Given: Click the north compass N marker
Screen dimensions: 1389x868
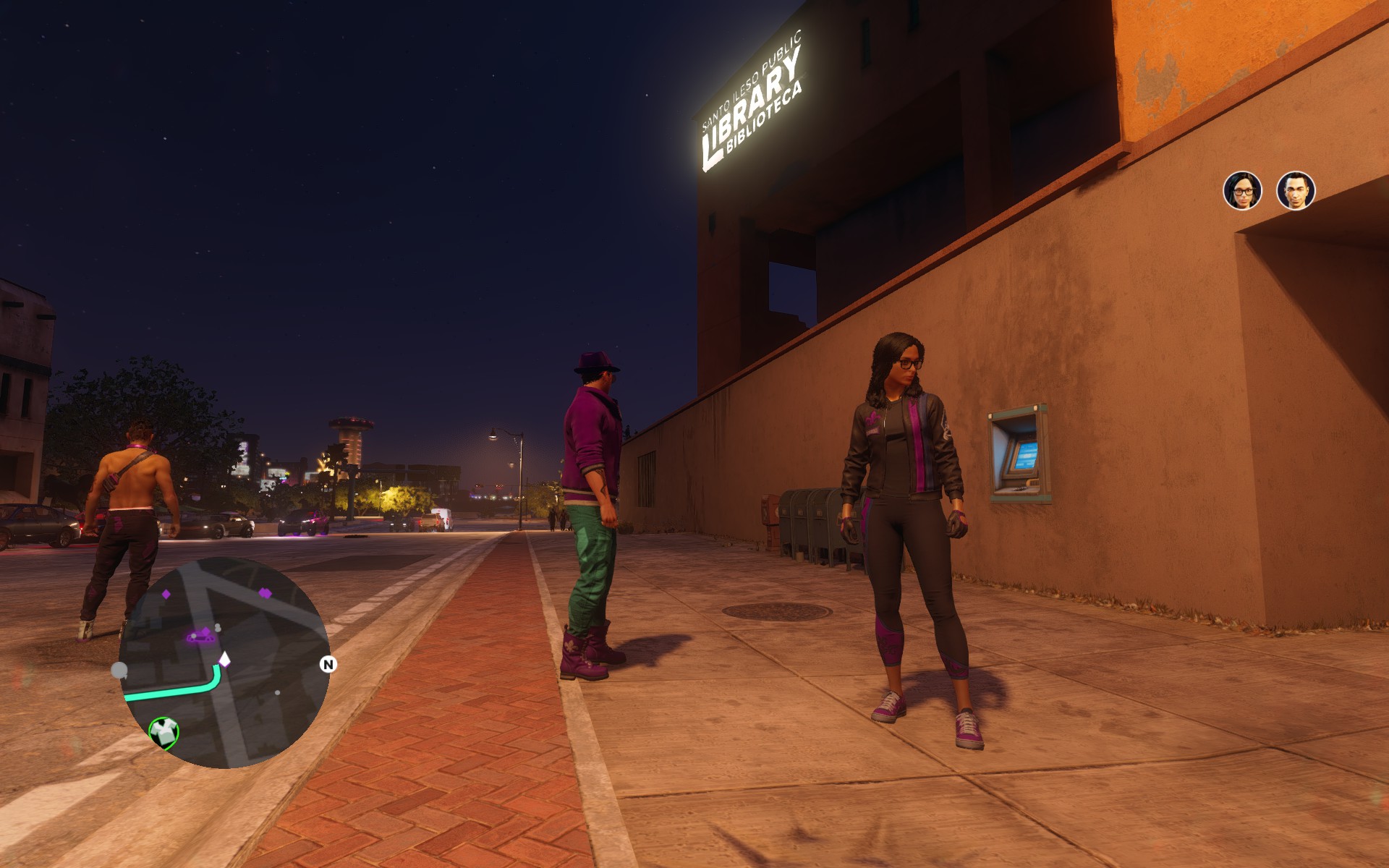Looking at the screenshot, I should pos(328,664).
